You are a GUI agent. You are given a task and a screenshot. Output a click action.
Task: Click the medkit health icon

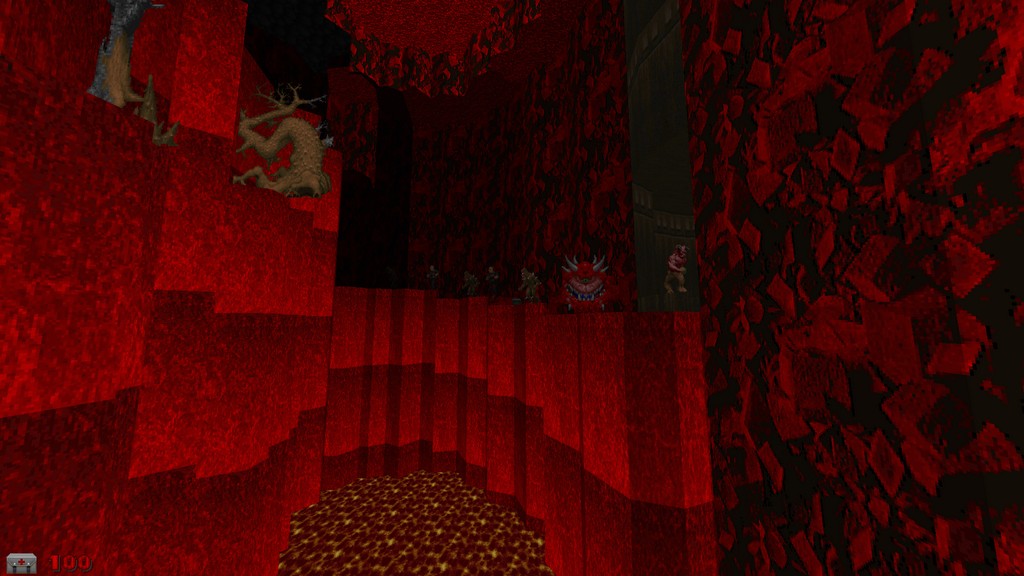(x=21, y=563)
